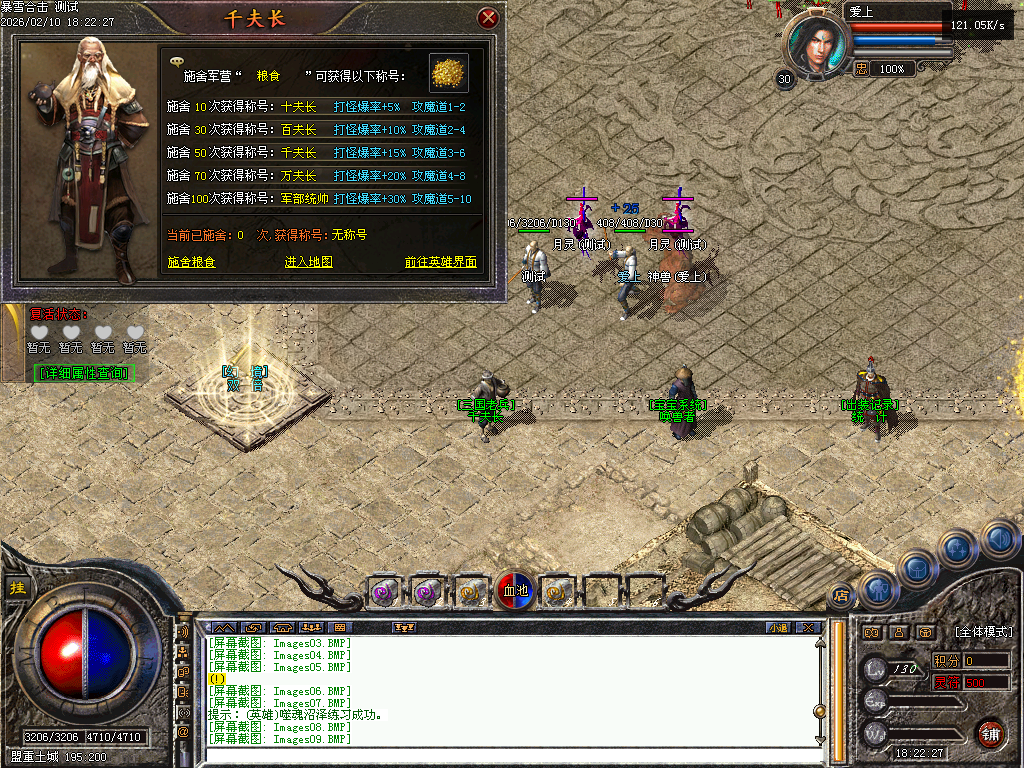This screenshot has width=1024, height=768.
Task: Switch the 全体模式 attack mode
Action: pos(983,632)
